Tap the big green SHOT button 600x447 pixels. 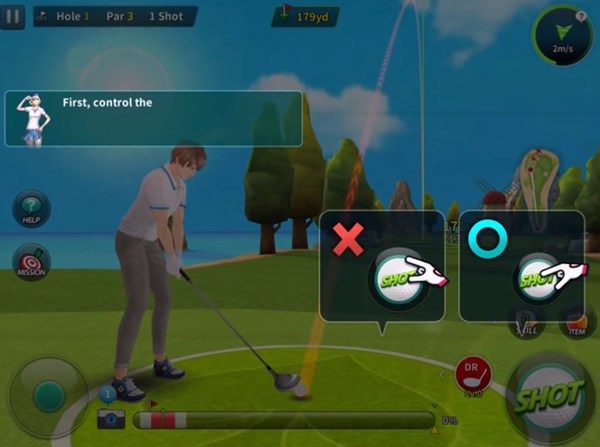[x=547, y=397]
